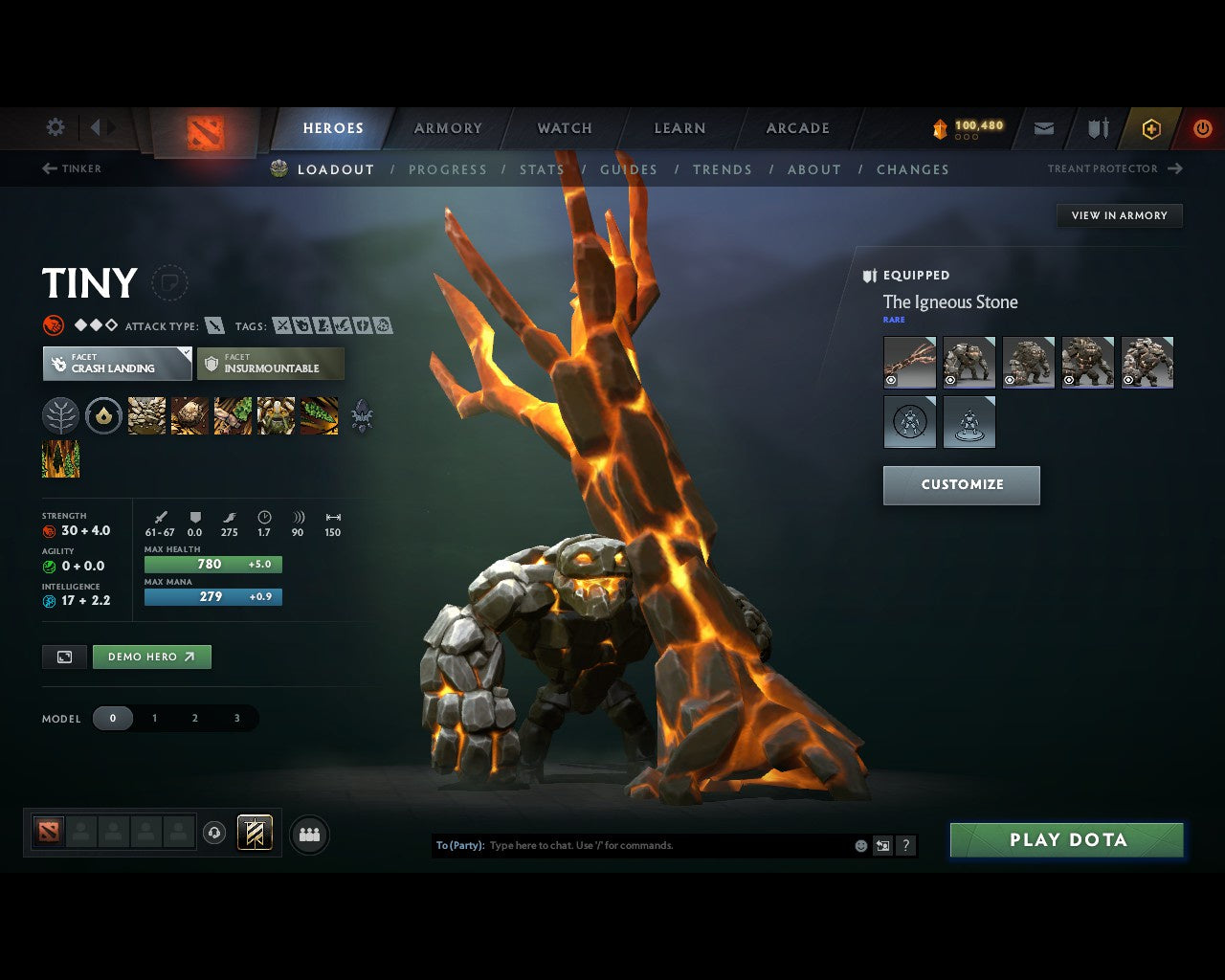Open View in Armory

1118,215
